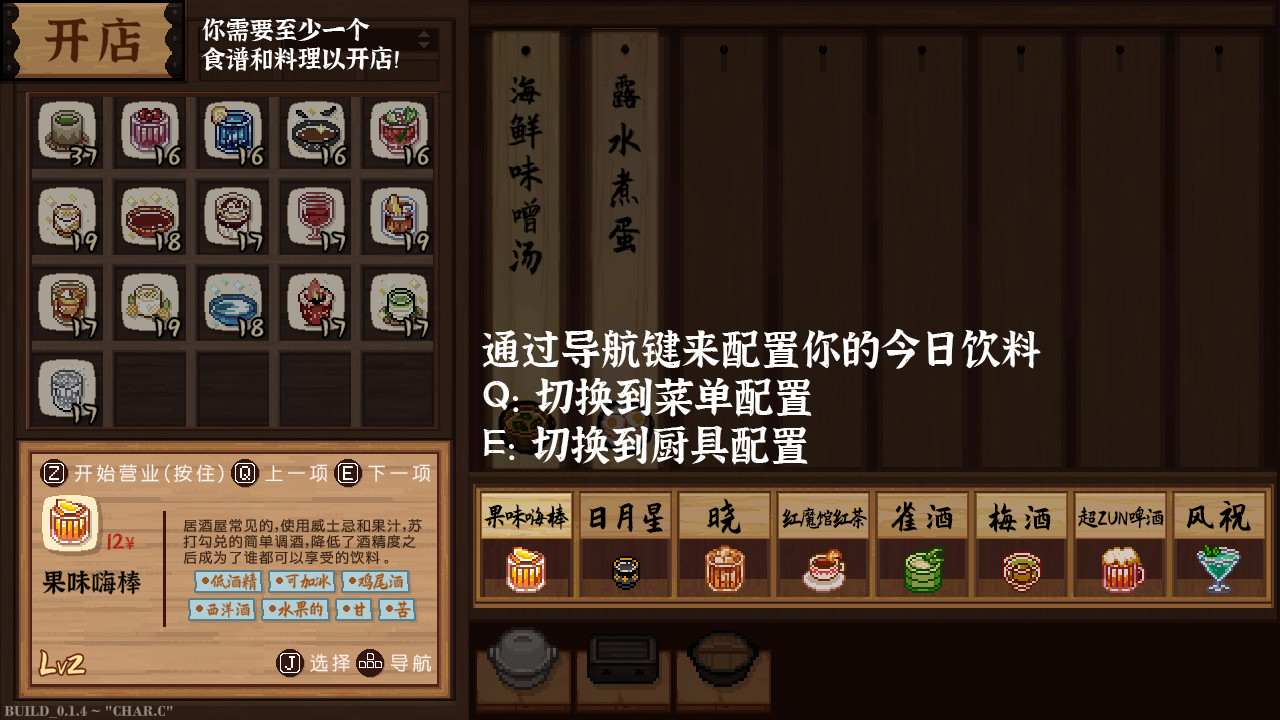Click the covered pot cookware icon at bottom

pos(524,660)
